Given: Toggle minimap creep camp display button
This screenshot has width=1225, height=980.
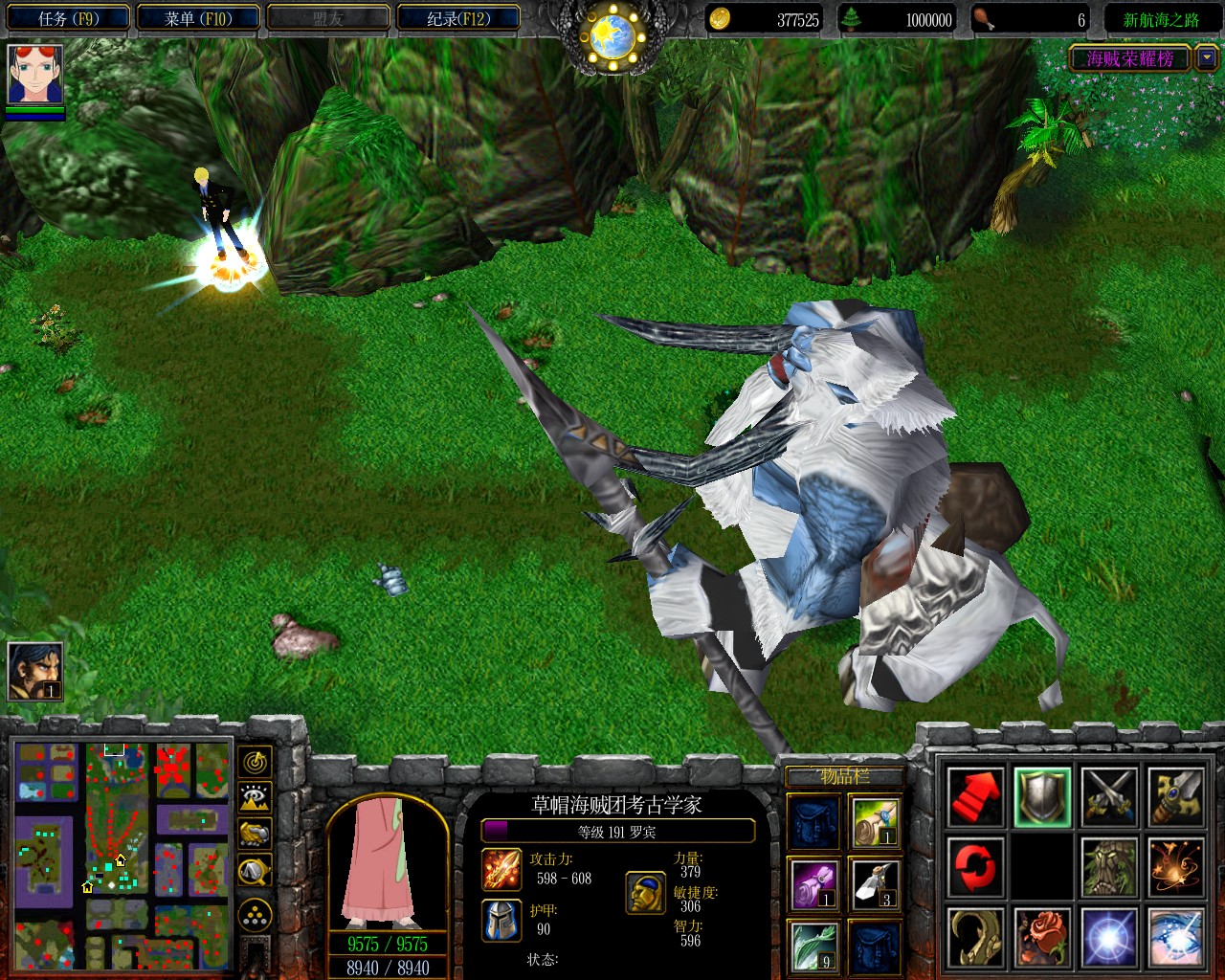Looking at the screenshot, I should pyautogui.click(x=255, y=871).
